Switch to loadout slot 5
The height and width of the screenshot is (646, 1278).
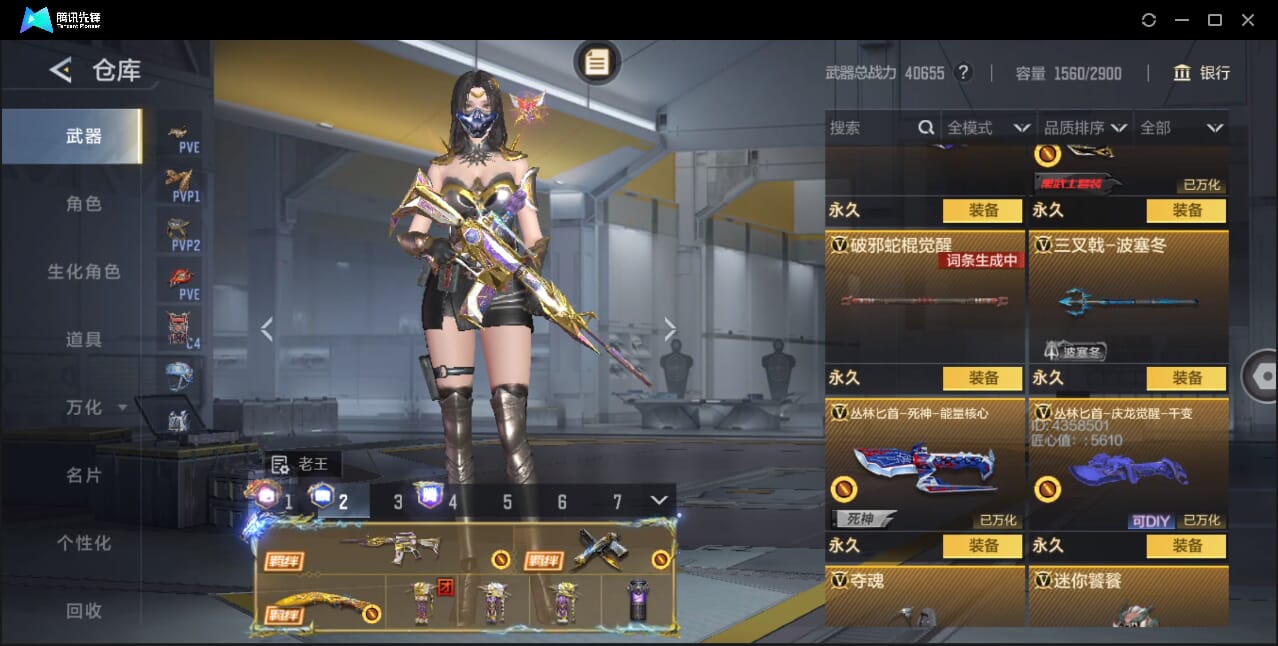[507, 502]
